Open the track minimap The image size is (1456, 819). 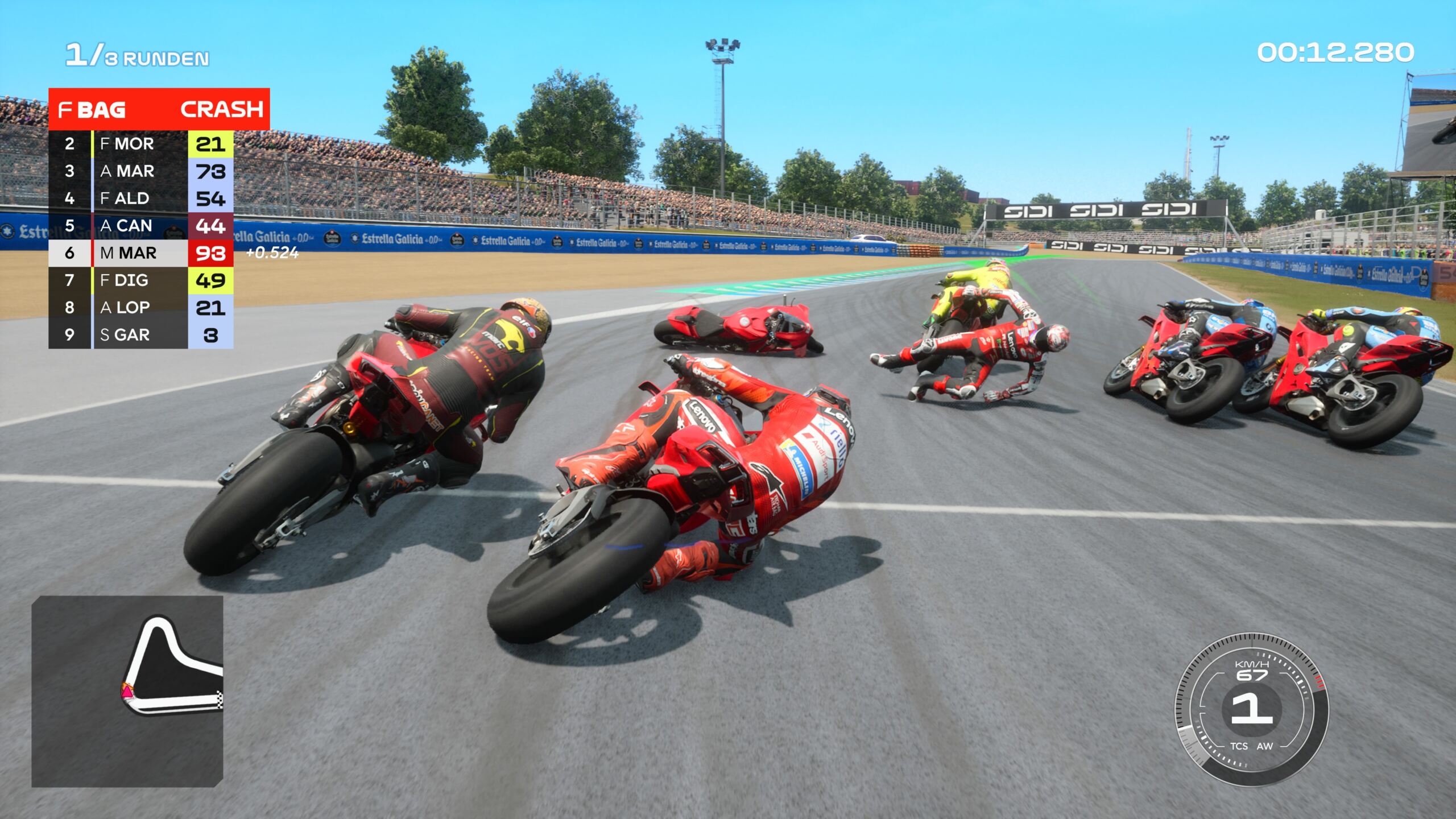(127, 691)
